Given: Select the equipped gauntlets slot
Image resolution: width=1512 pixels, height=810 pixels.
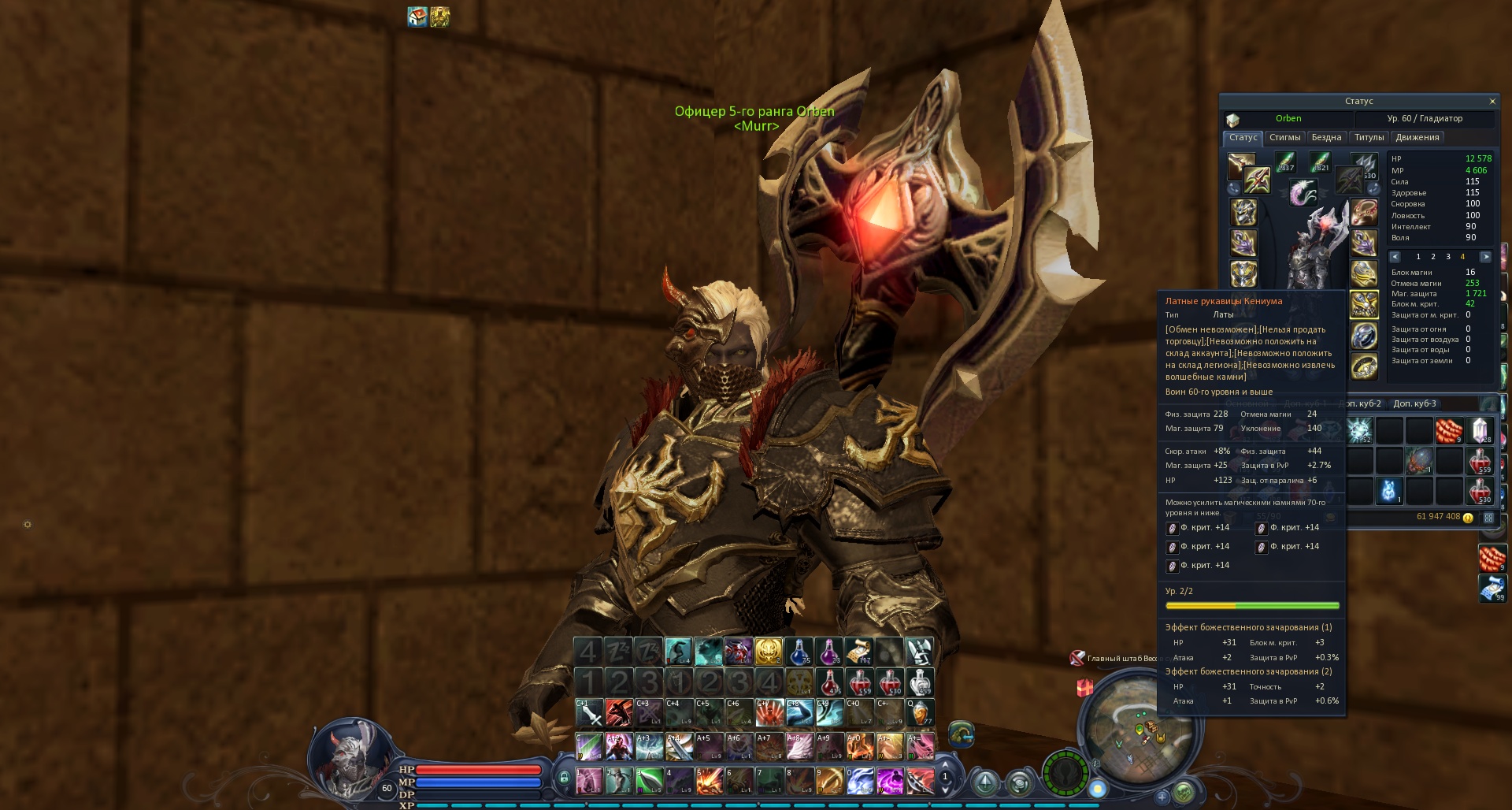Looking at the screenshot, I should coord(1364,304).
